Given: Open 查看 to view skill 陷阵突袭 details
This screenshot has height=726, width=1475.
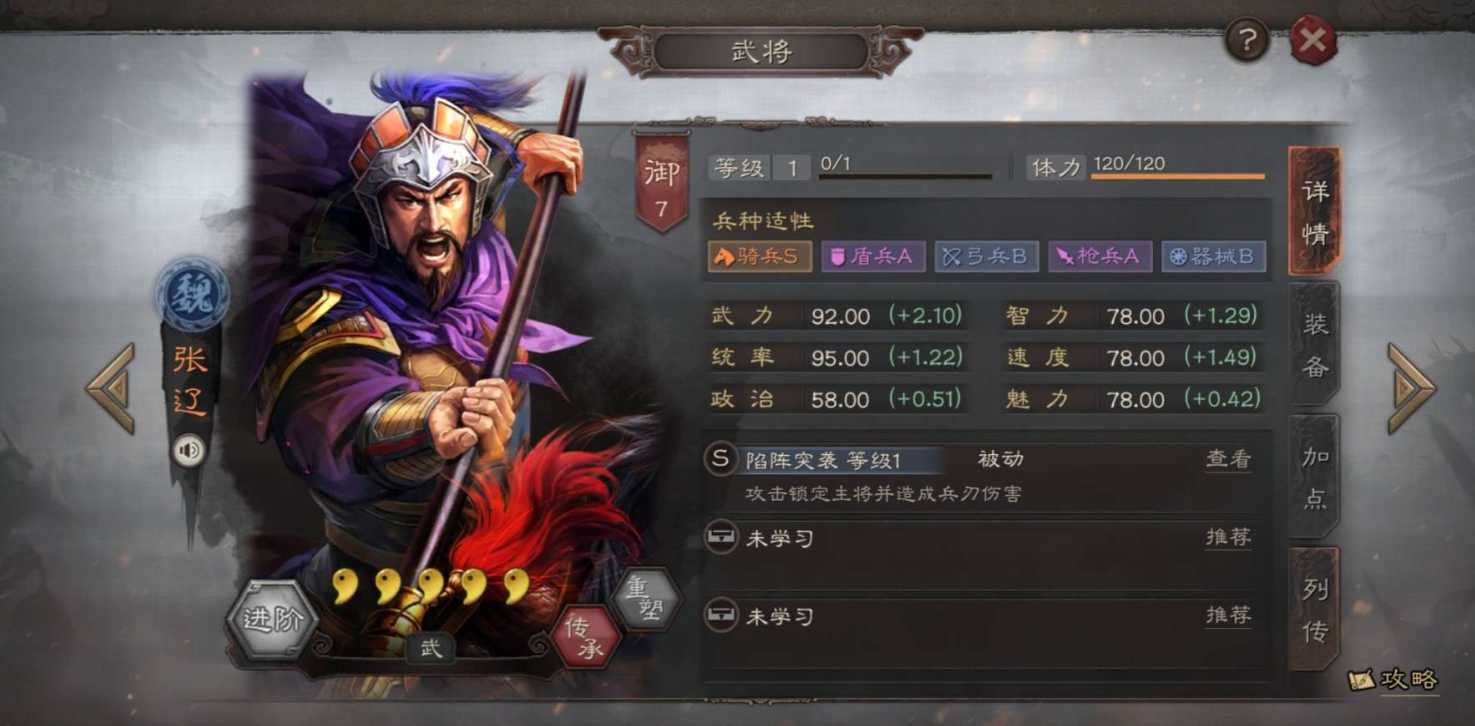Looking at the screenshot, I should click(1227, 459).
